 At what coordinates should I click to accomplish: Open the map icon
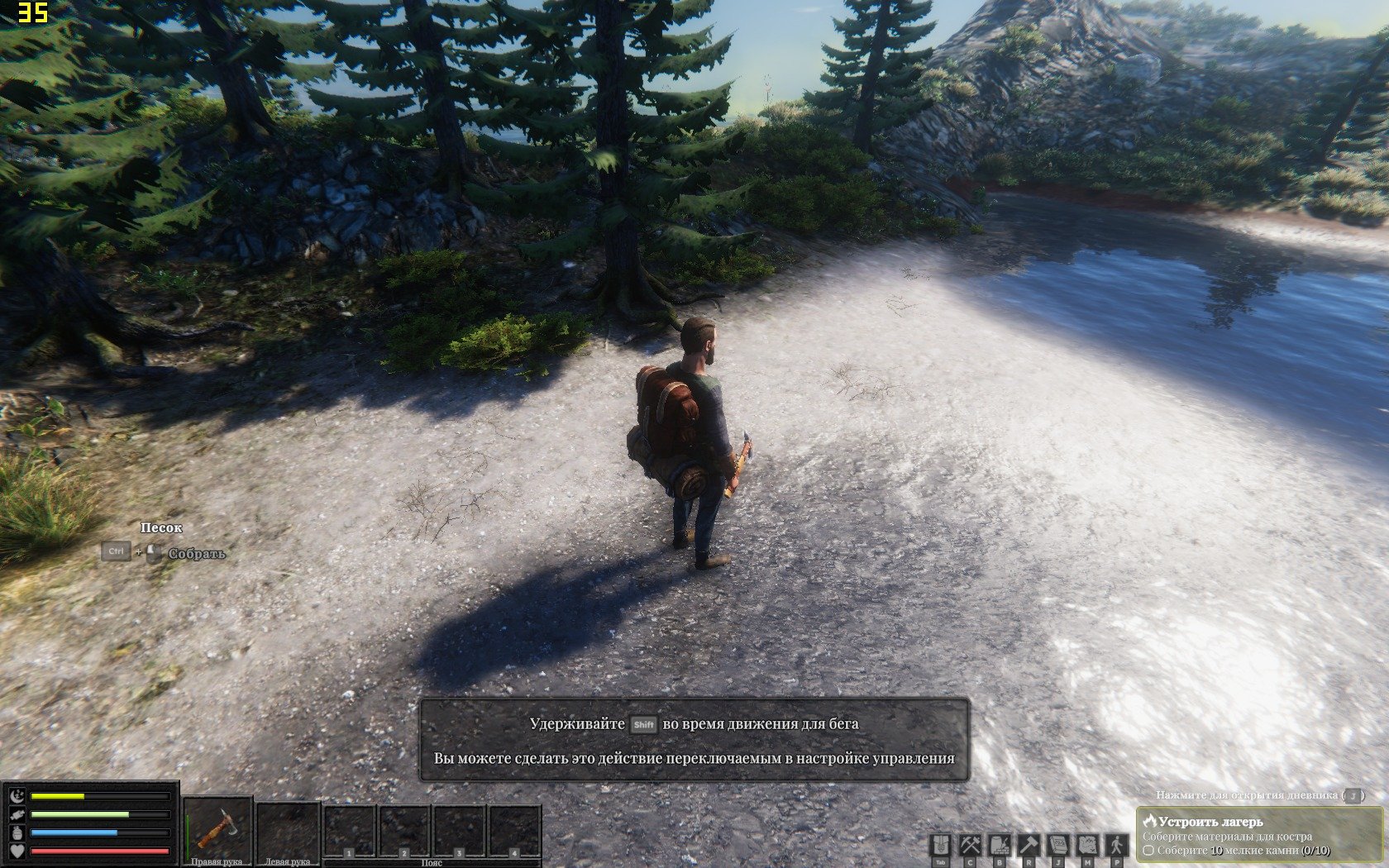click(x=1086, y=846)
